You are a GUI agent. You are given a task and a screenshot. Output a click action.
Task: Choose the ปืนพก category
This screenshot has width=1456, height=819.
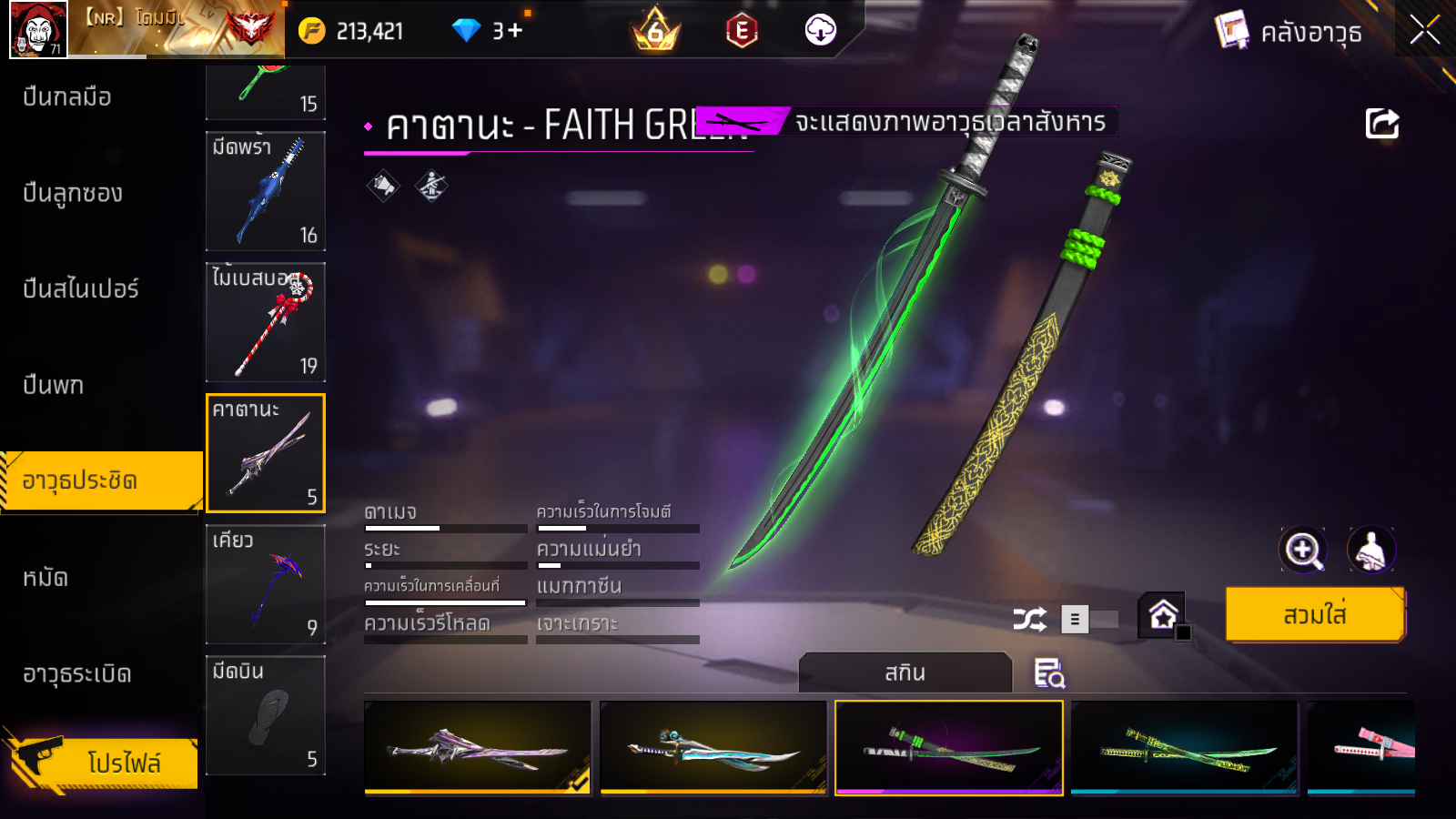click(54, 385)
